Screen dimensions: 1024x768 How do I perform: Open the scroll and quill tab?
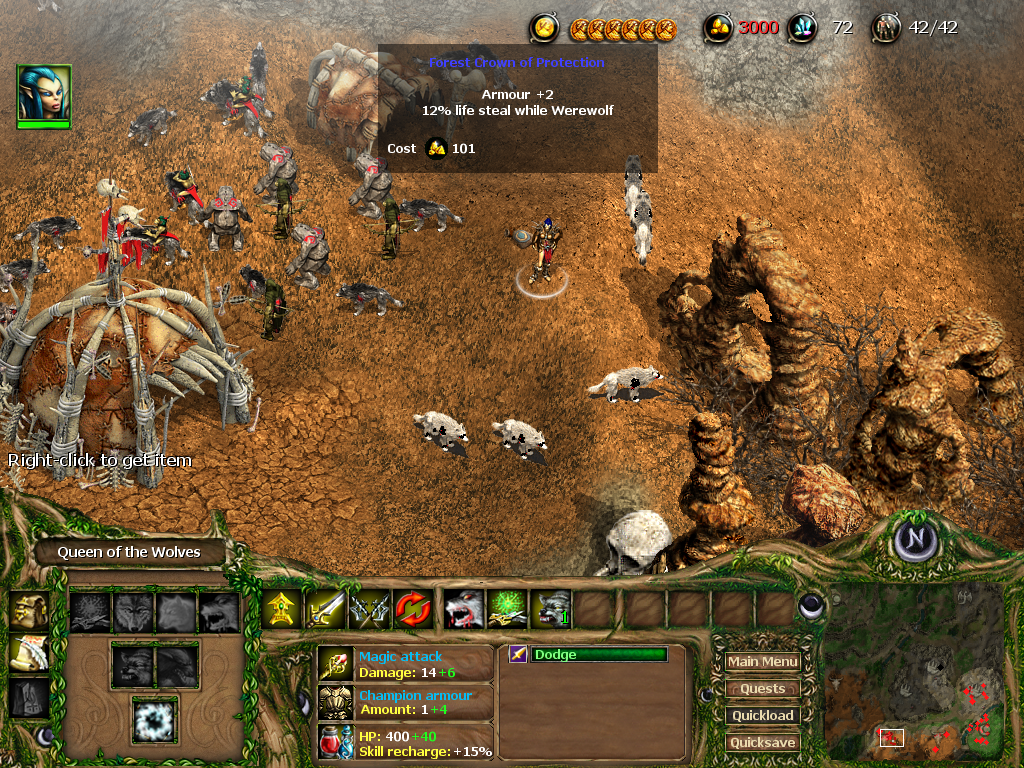pyautogui.click(x=28, y=653)
